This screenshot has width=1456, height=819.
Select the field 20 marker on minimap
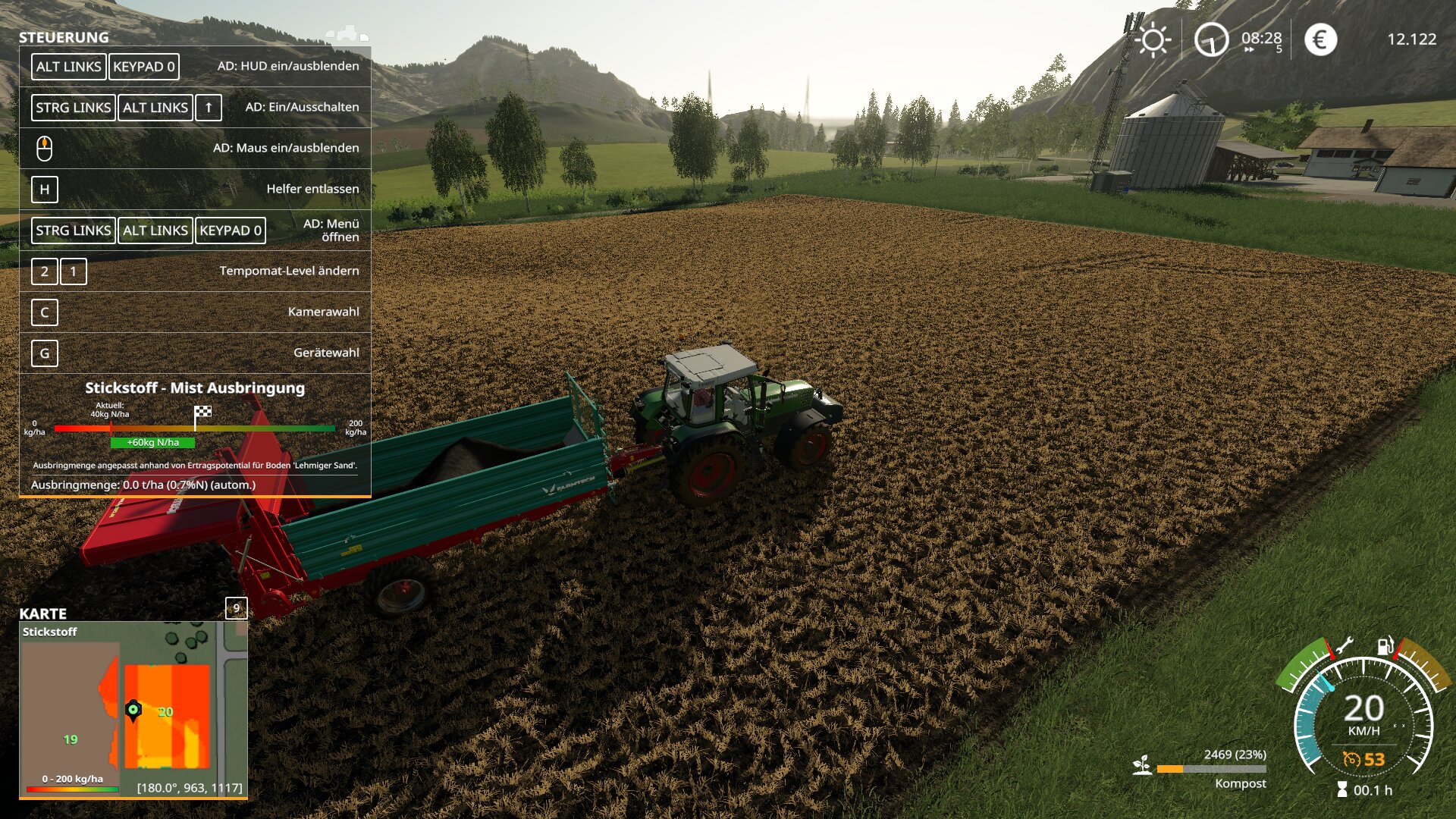tap(165, 712)
